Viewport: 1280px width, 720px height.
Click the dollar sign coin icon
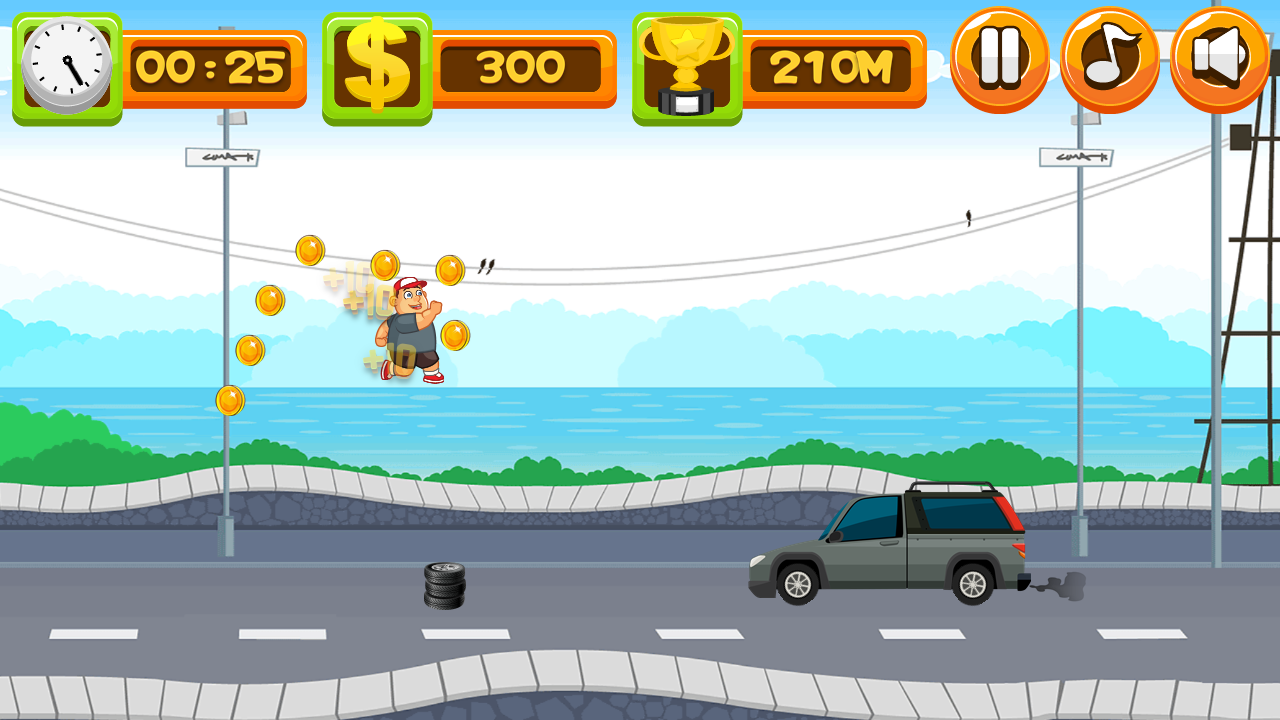380,62
